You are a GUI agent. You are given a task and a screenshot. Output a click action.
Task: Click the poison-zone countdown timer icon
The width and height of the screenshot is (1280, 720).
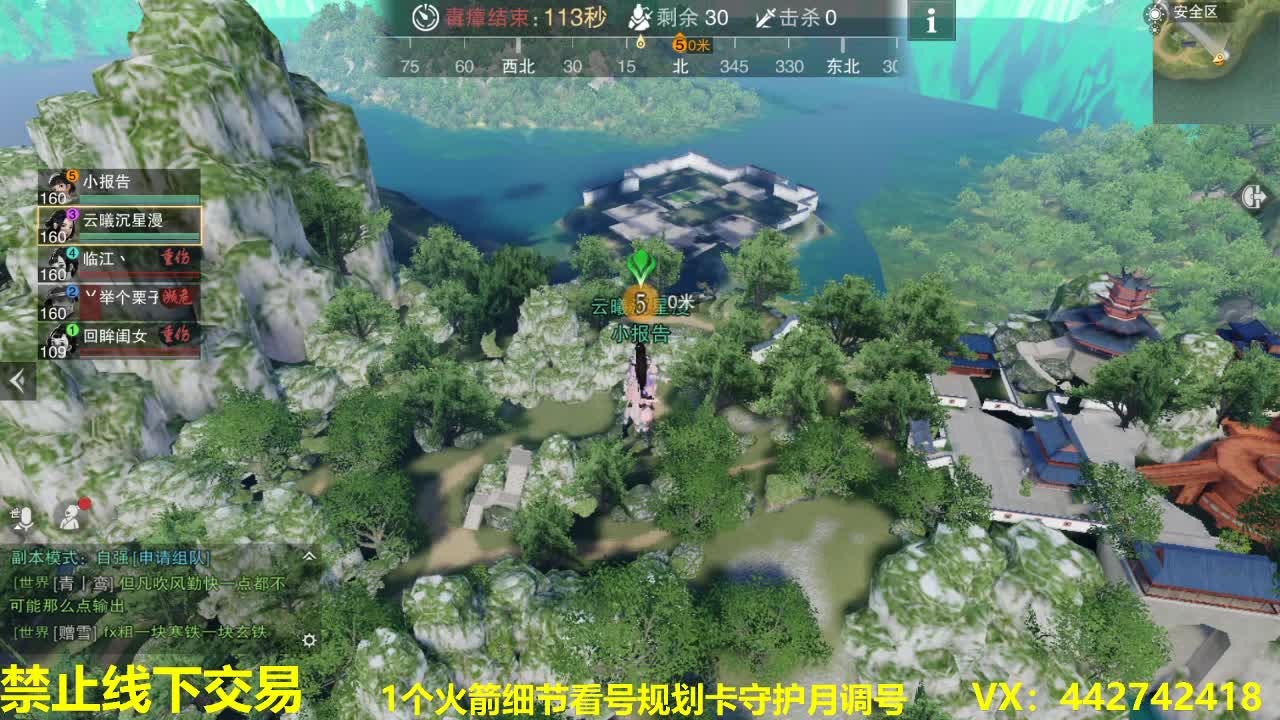(x=424, y=19)
